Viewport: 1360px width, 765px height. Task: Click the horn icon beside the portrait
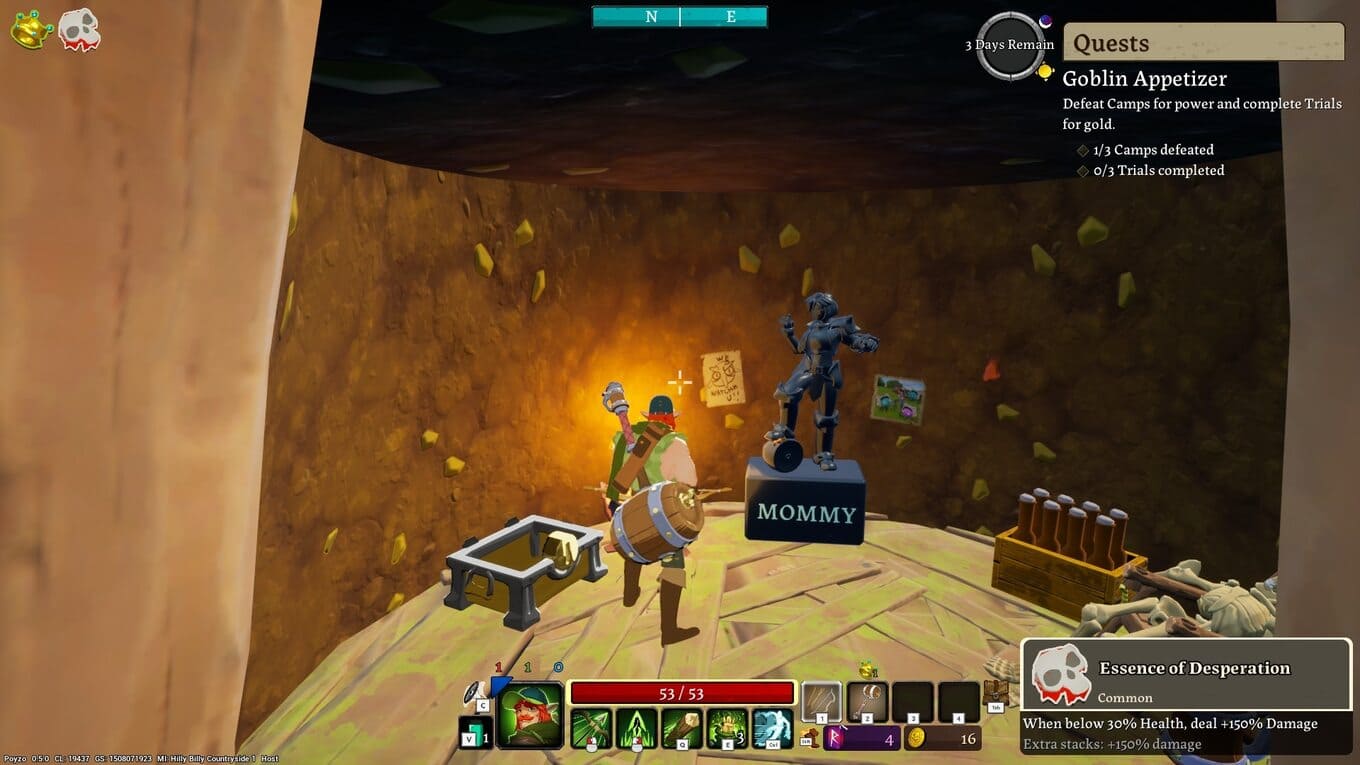click(x=476, y=692)
